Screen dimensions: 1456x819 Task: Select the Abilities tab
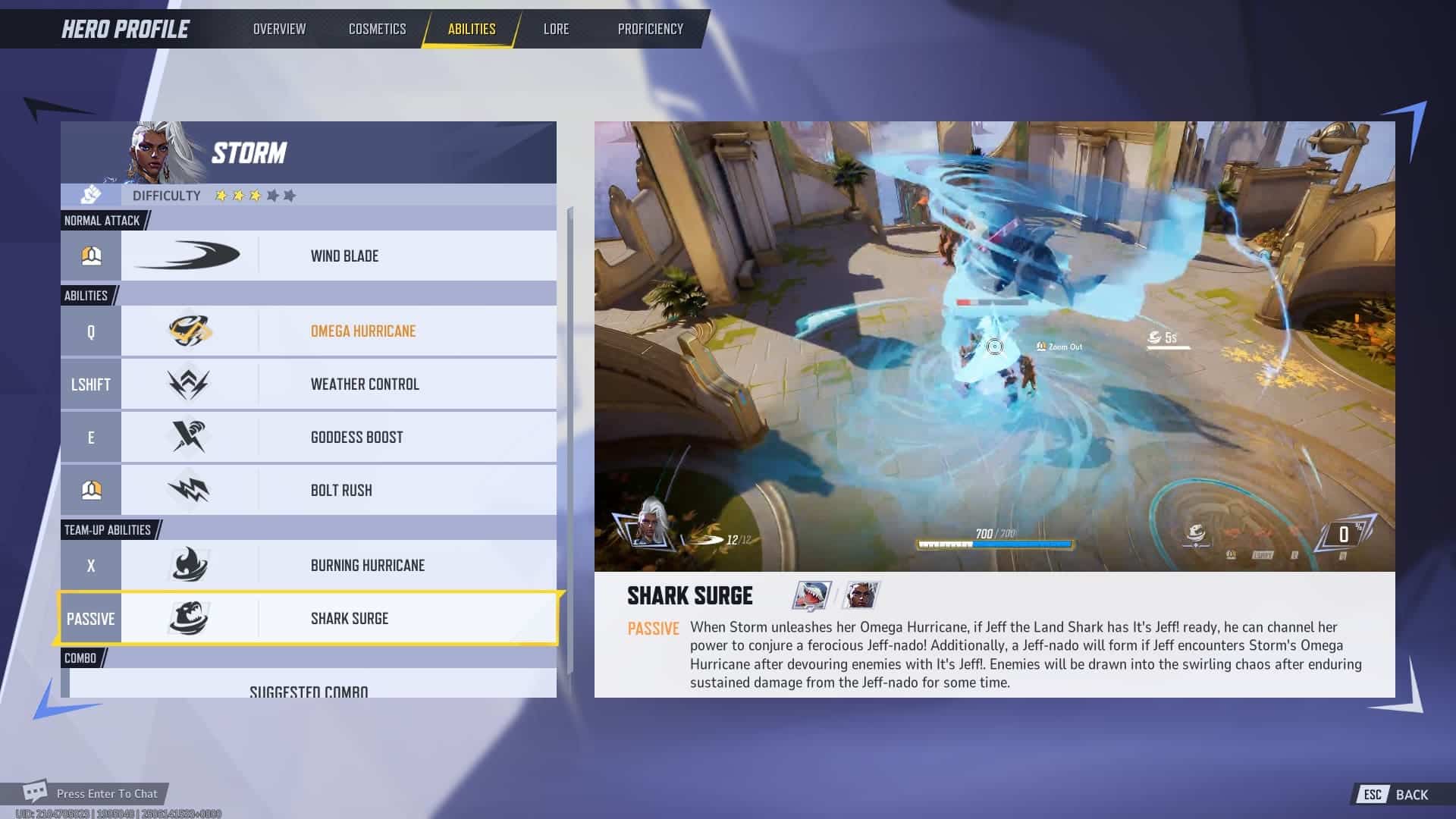click(471, 29)
